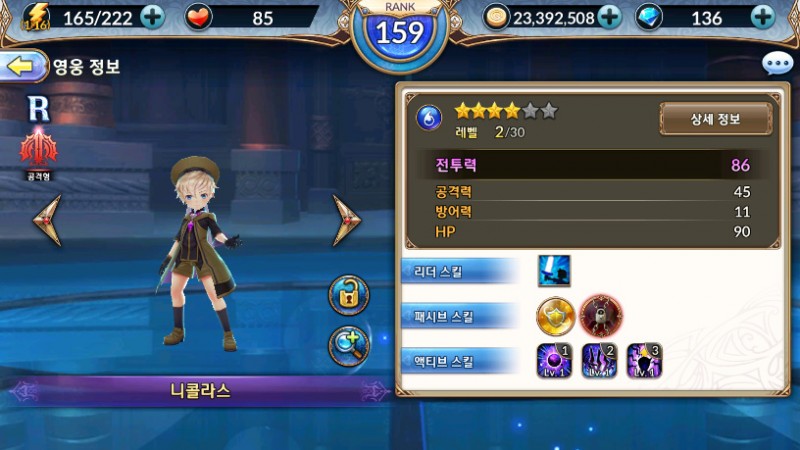Select the second active skill icon
Image resolution: width=800 pixels, height=450 pixels.
[600, 361]
